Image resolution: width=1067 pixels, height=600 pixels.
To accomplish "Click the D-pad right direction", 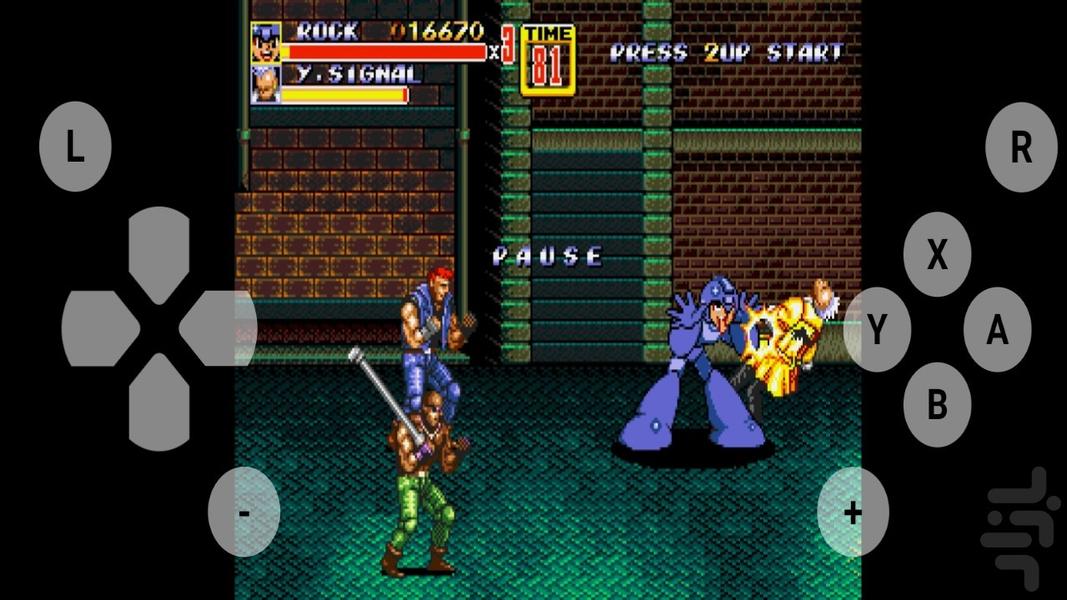I will click(218, 328).
